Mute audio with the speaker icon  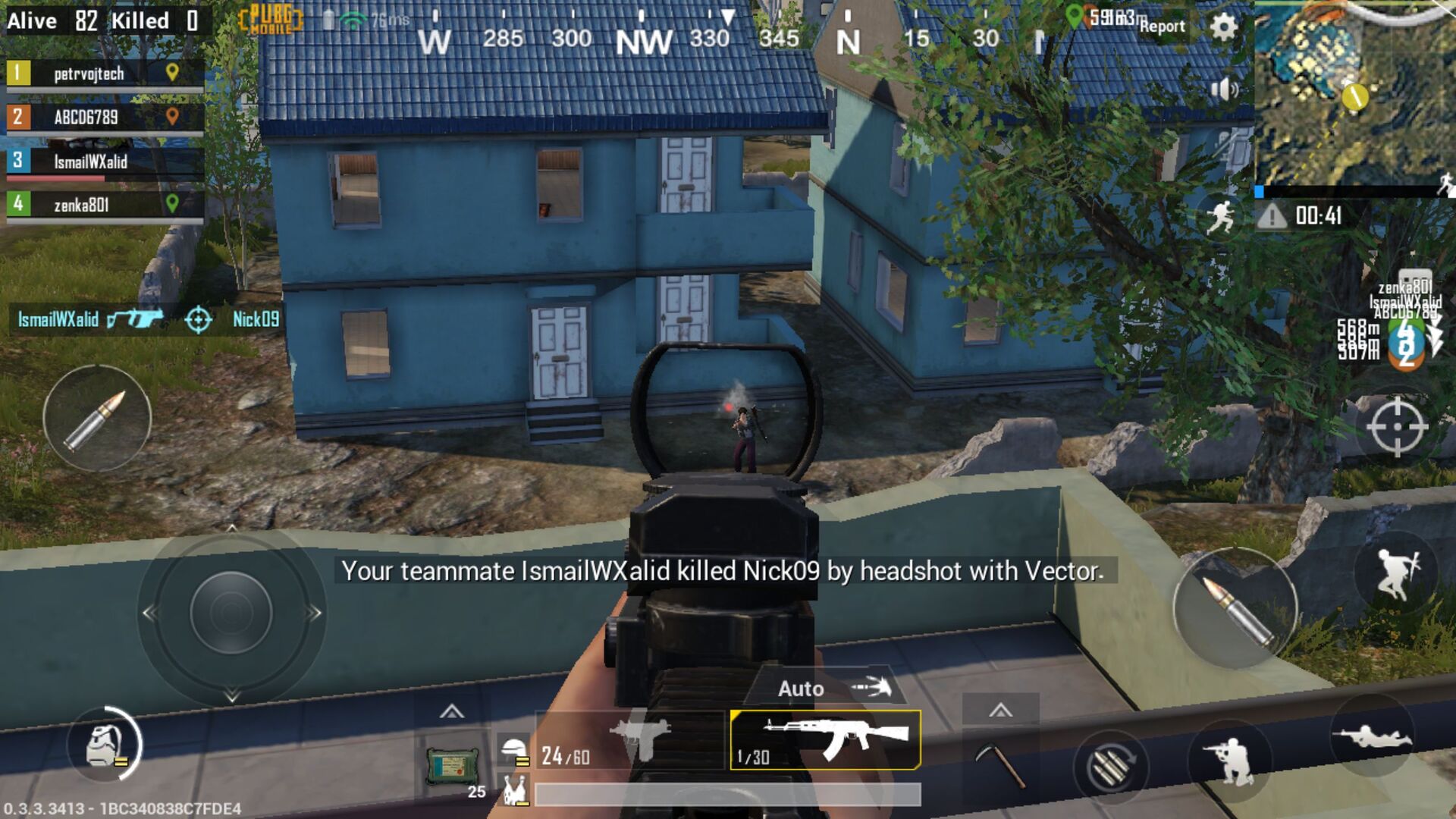click(1226, 89)
